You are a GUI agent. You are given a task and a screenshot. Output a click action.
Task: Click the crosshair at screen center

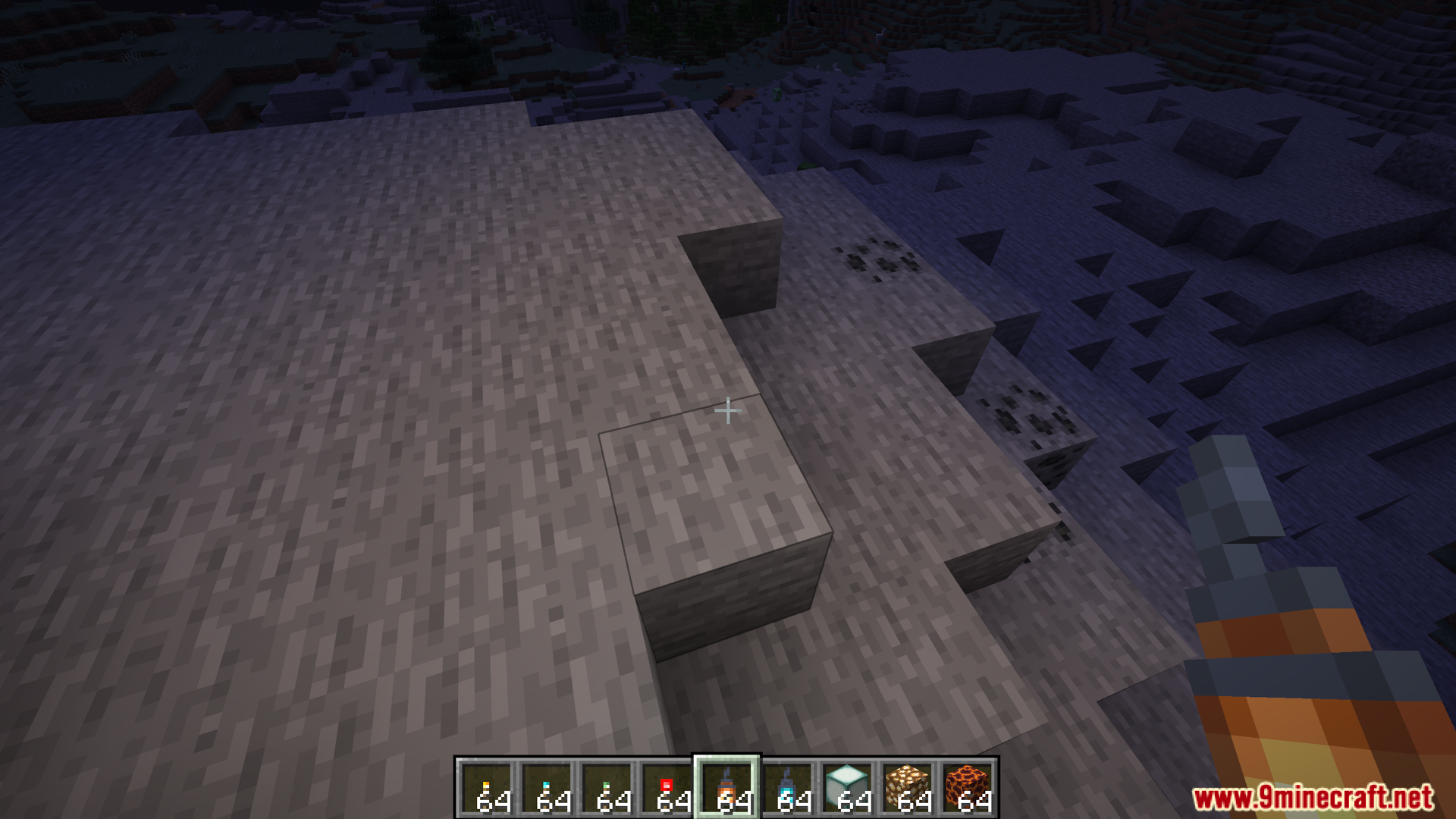point(728,409)
